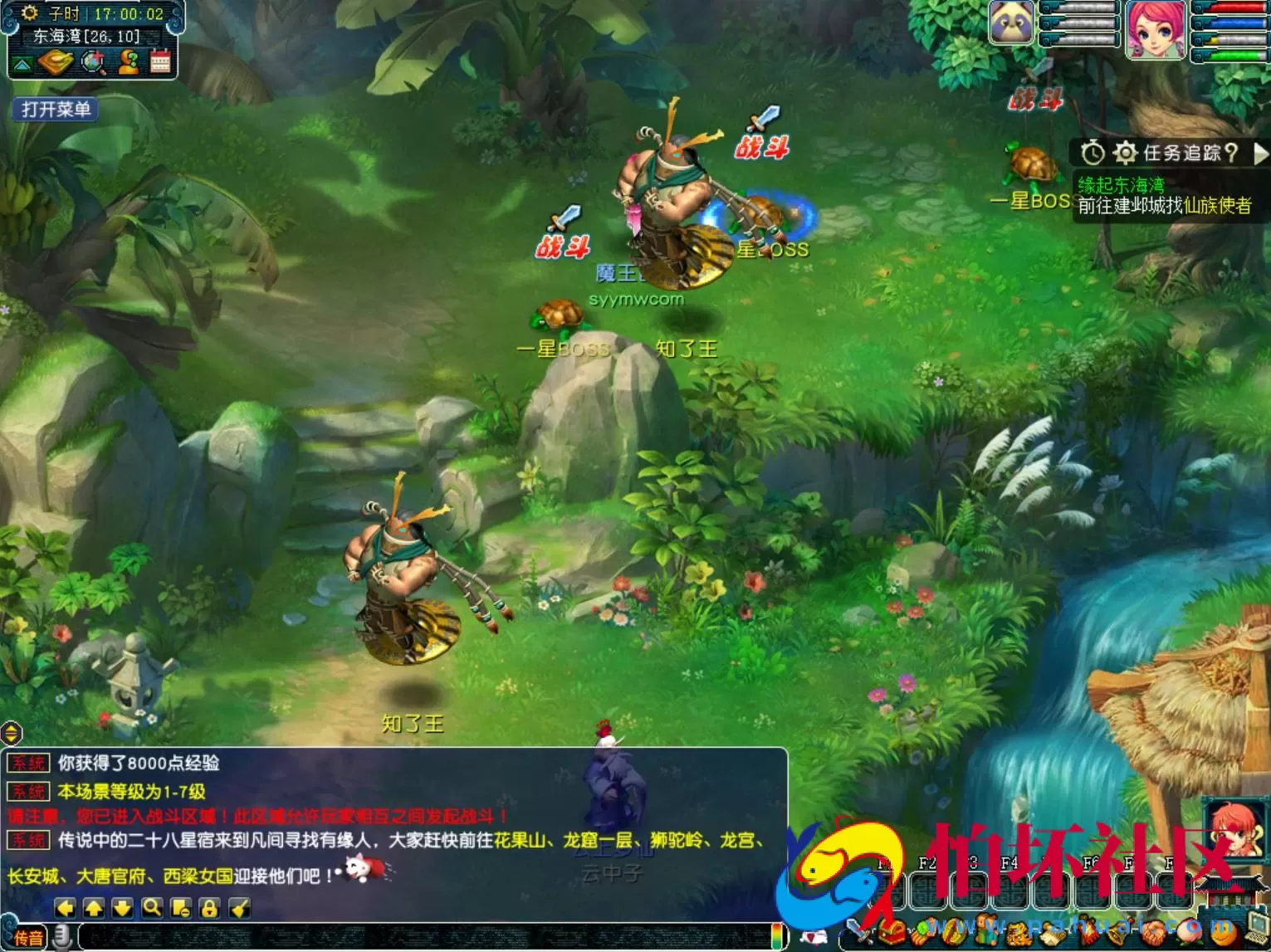Toggle the voice microphone next to the chat box
This screenshot has width=1271, height=952.
63,936
